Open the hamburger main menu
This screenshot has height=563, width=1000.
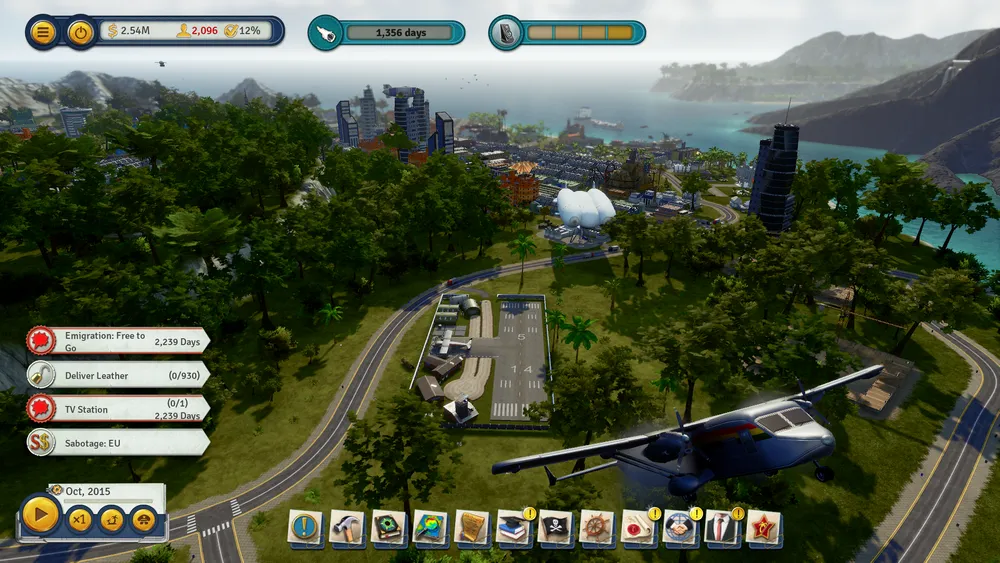click(x=43, y=32)
